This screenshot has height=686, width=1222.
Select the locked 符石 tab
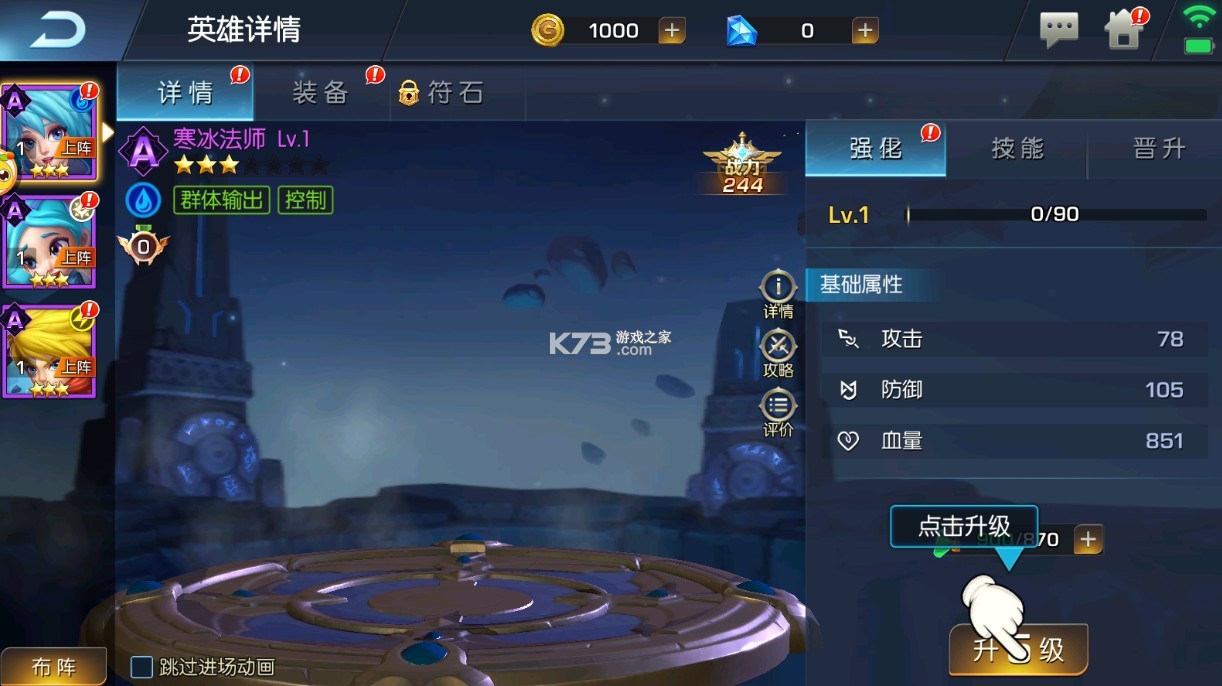[x=442, y=94]
